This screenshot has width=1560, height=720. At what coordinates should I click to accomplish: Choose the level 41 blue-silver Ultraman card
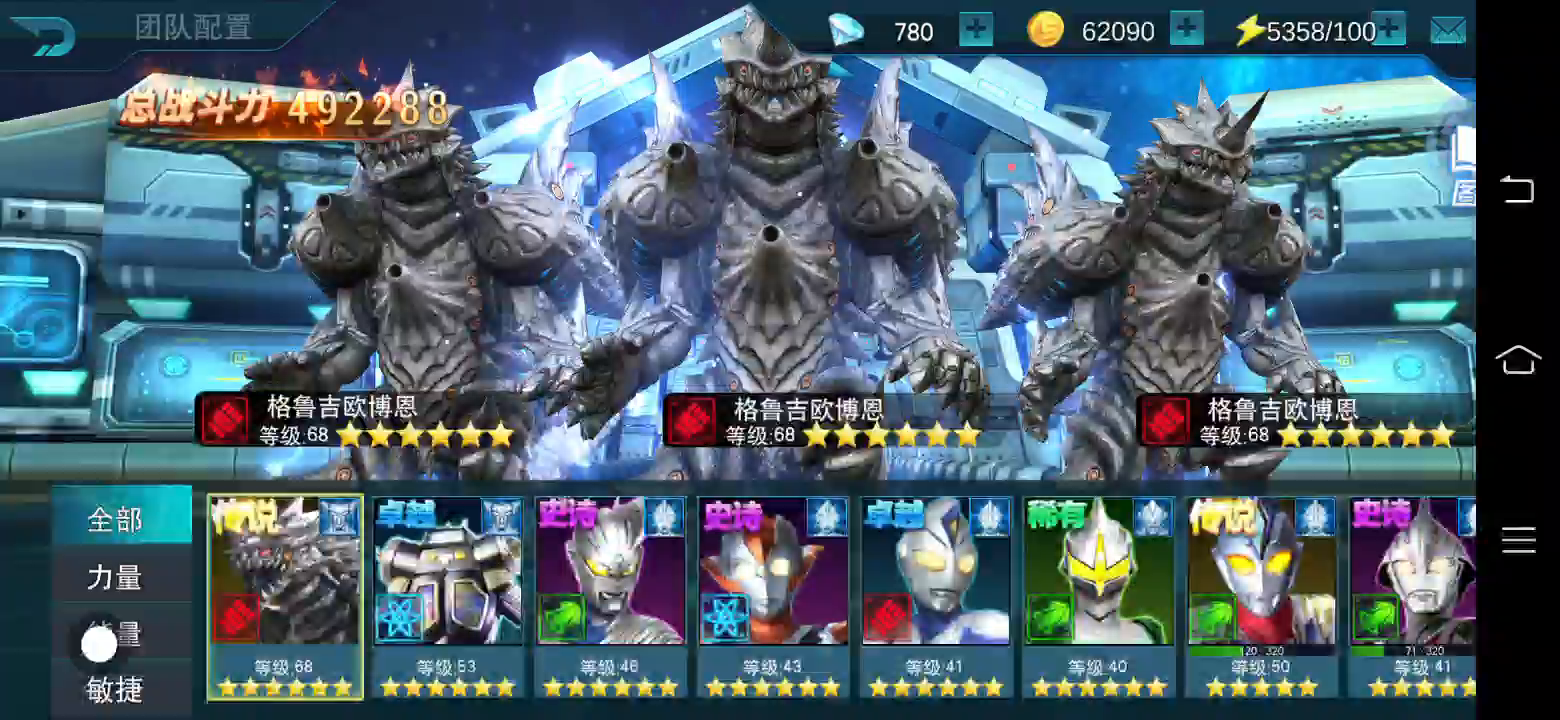click(935, 596)
